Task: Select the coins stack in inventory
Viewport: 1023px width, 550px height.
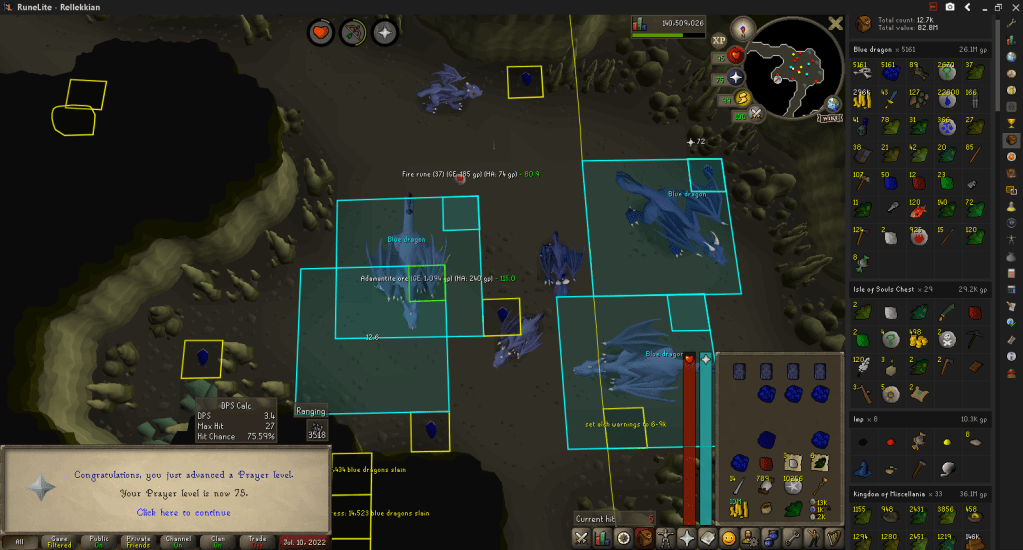Action: [x=739, y=510]
